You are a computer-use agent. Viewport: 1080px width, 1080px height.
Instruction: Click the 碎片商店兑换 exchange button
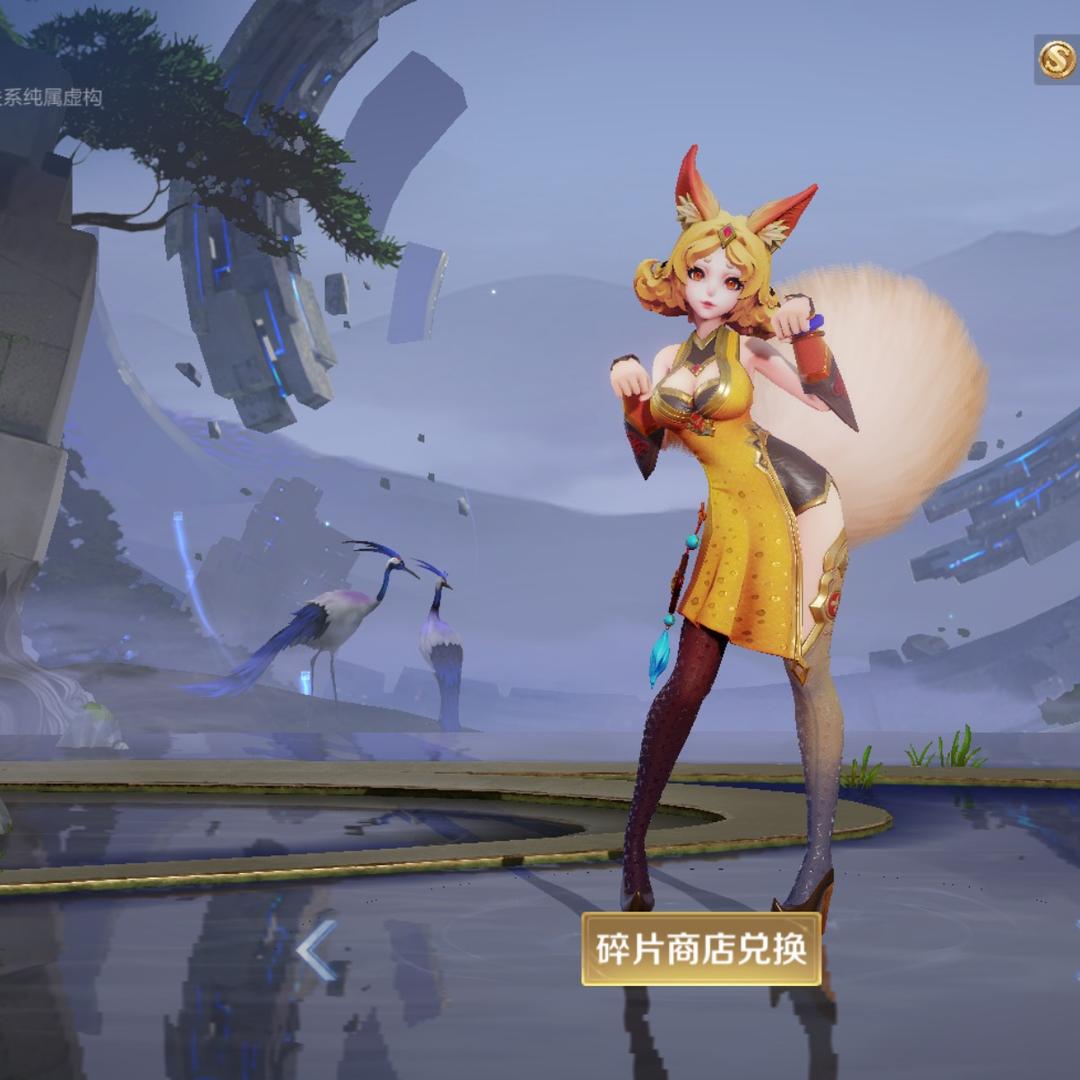[701, 948]
